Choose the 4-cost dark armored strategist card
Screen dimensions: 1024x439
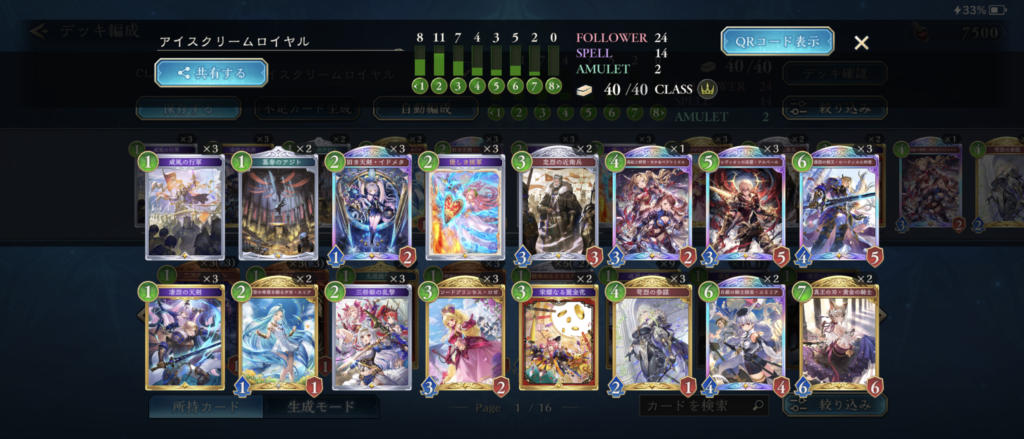(x=651, y=337)
